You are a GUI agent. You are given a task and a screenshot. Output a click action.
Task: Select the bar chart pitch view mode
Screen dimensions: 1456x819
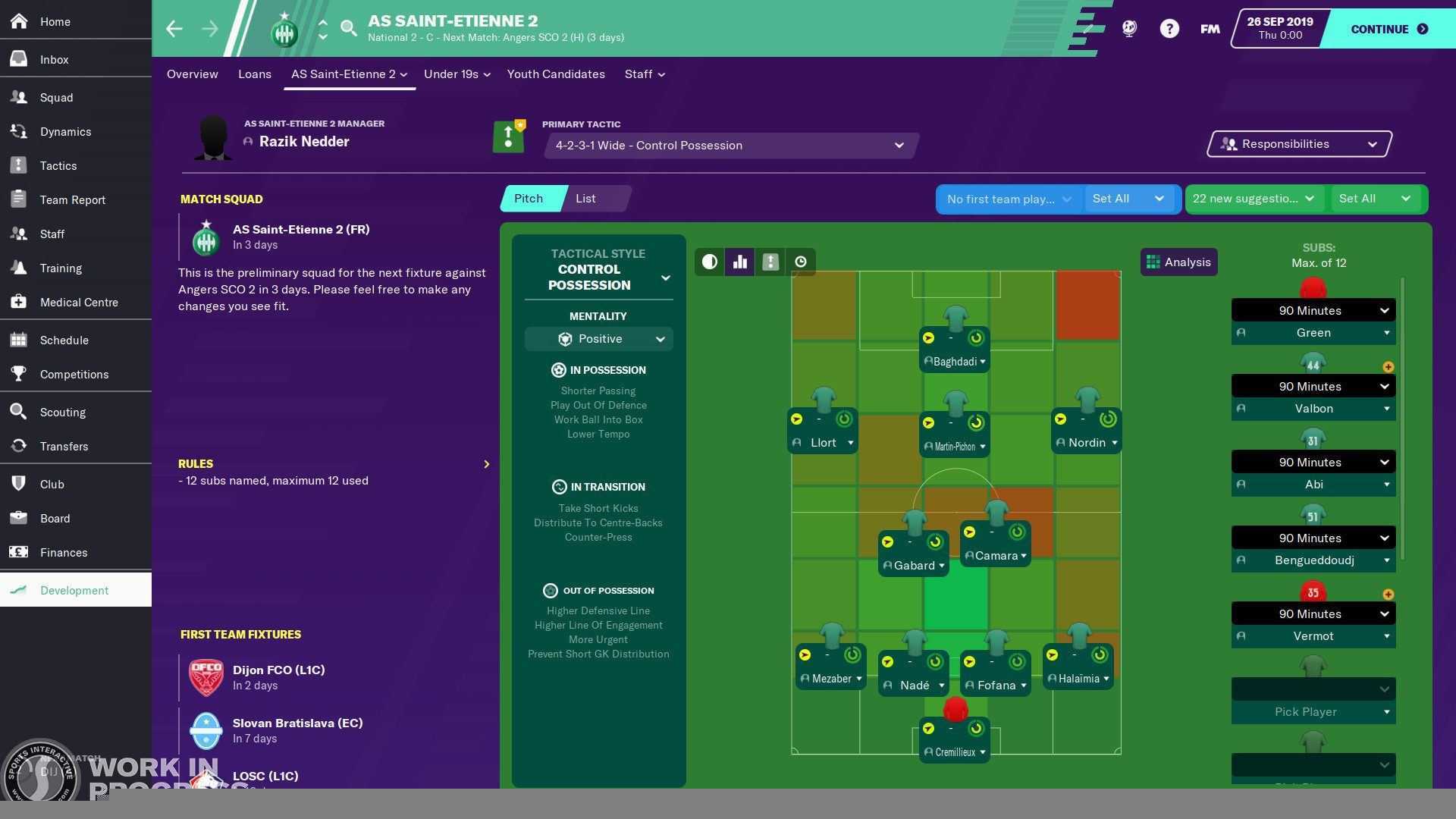[x=739, y=262]
